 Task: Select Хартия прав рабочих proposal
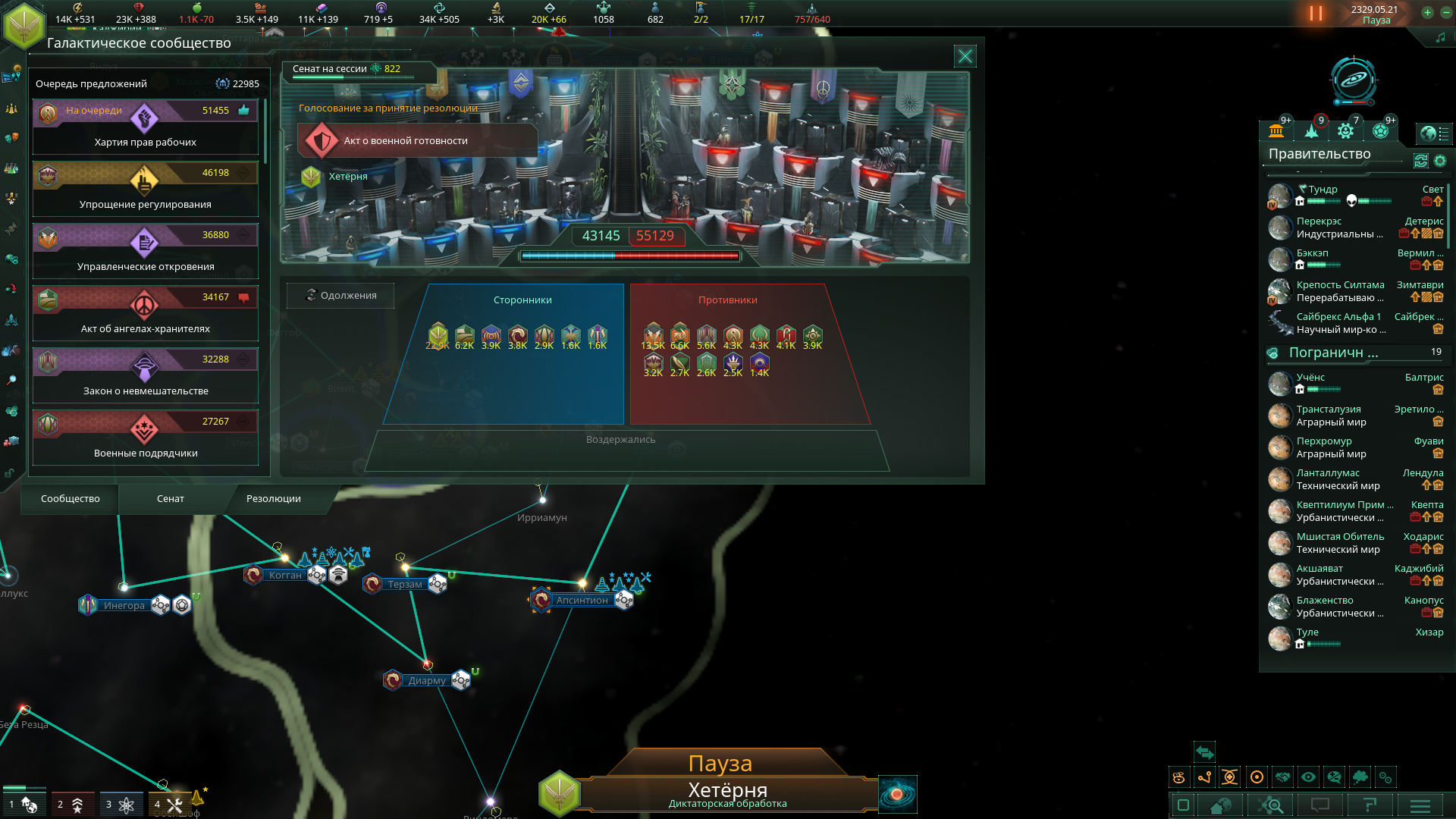pyautogui.click(x=145, y=127)
